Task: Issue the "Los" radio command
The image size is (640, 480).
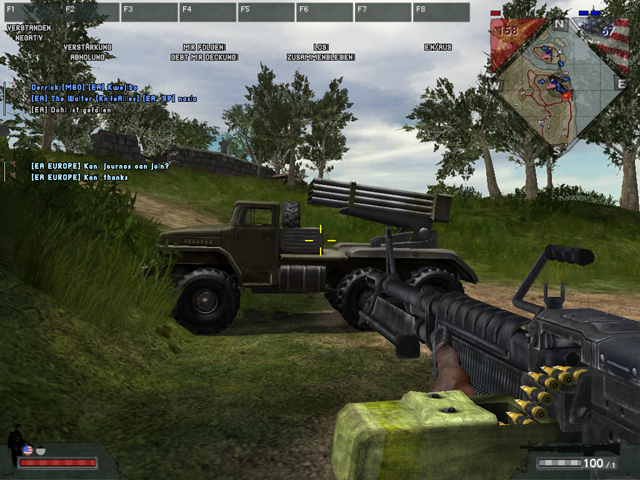Action: click(x=321, y=47)
